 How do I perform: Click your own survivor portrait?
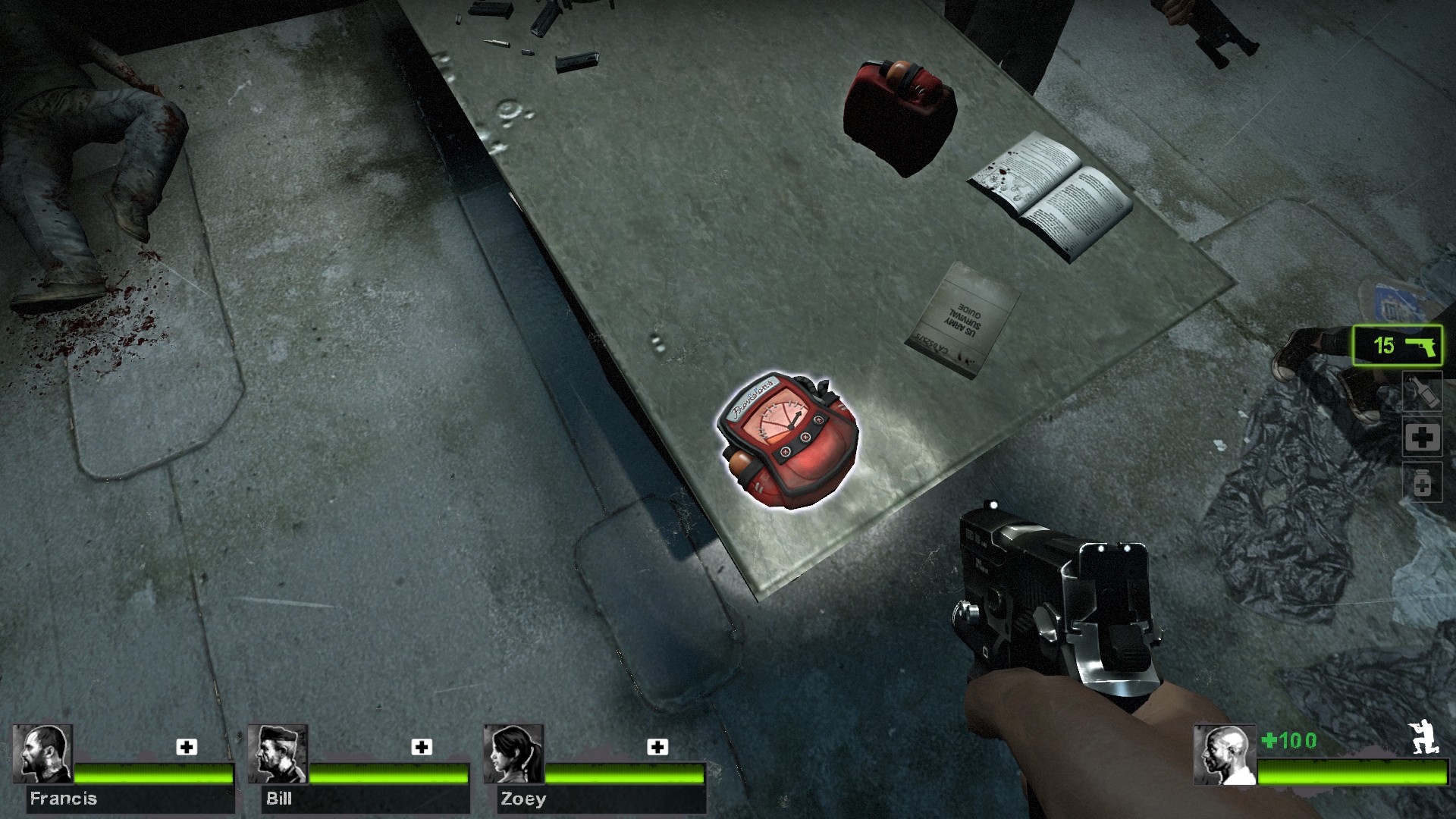[1225, 755]
